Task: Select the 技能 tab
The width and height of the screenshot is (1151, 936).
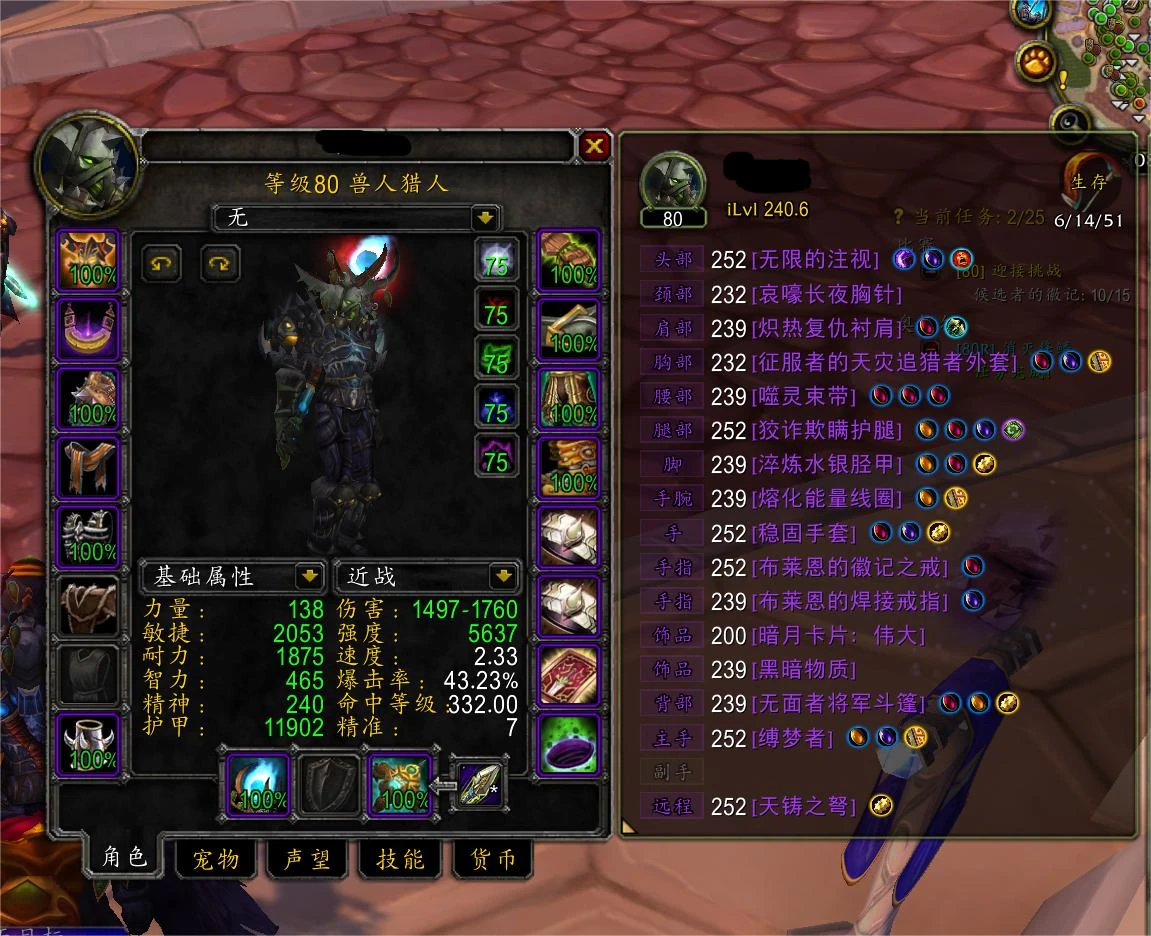Action: pos(400,858)
